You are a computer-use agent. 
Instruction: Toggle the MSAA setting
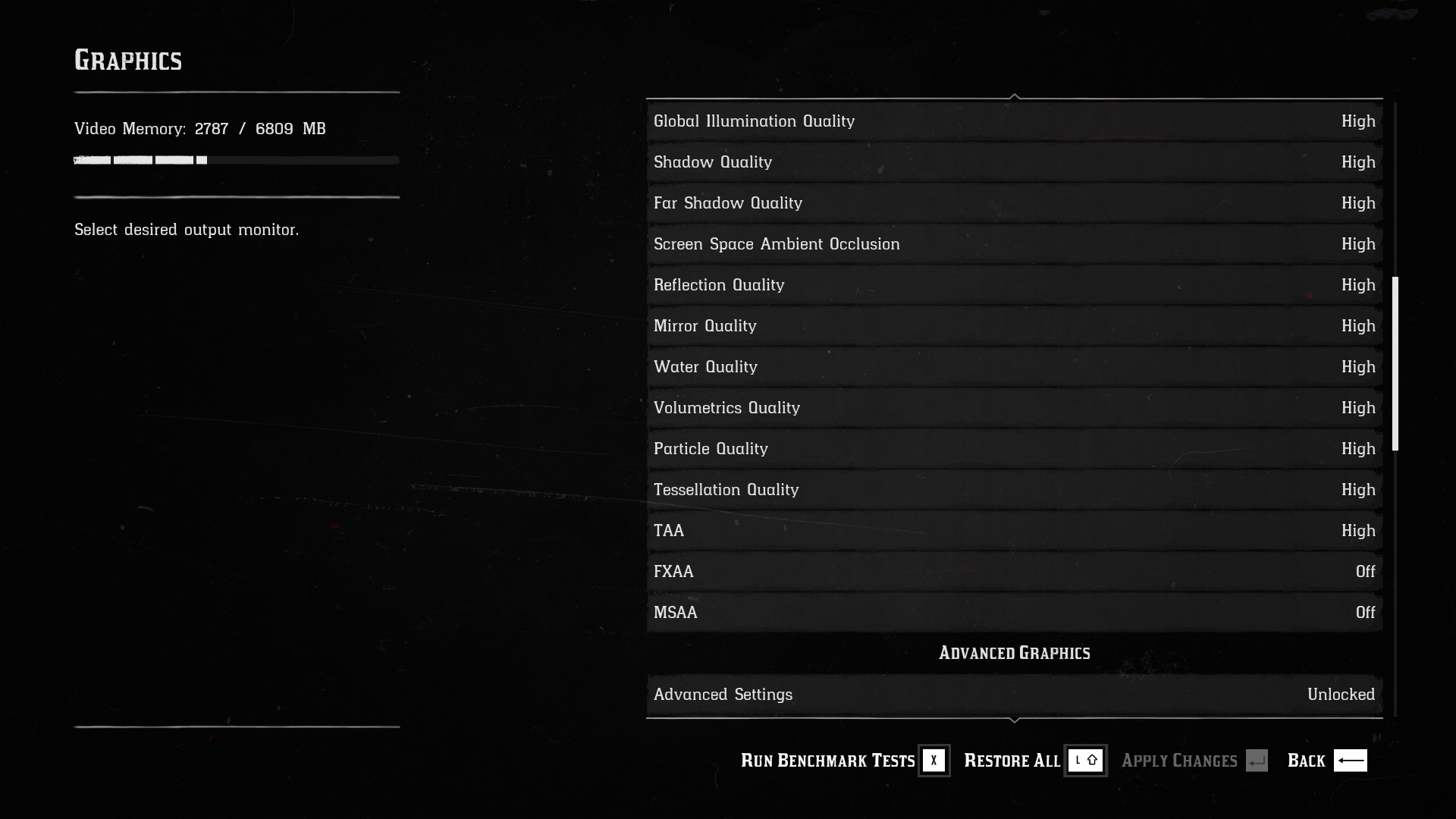(1014, 613)
